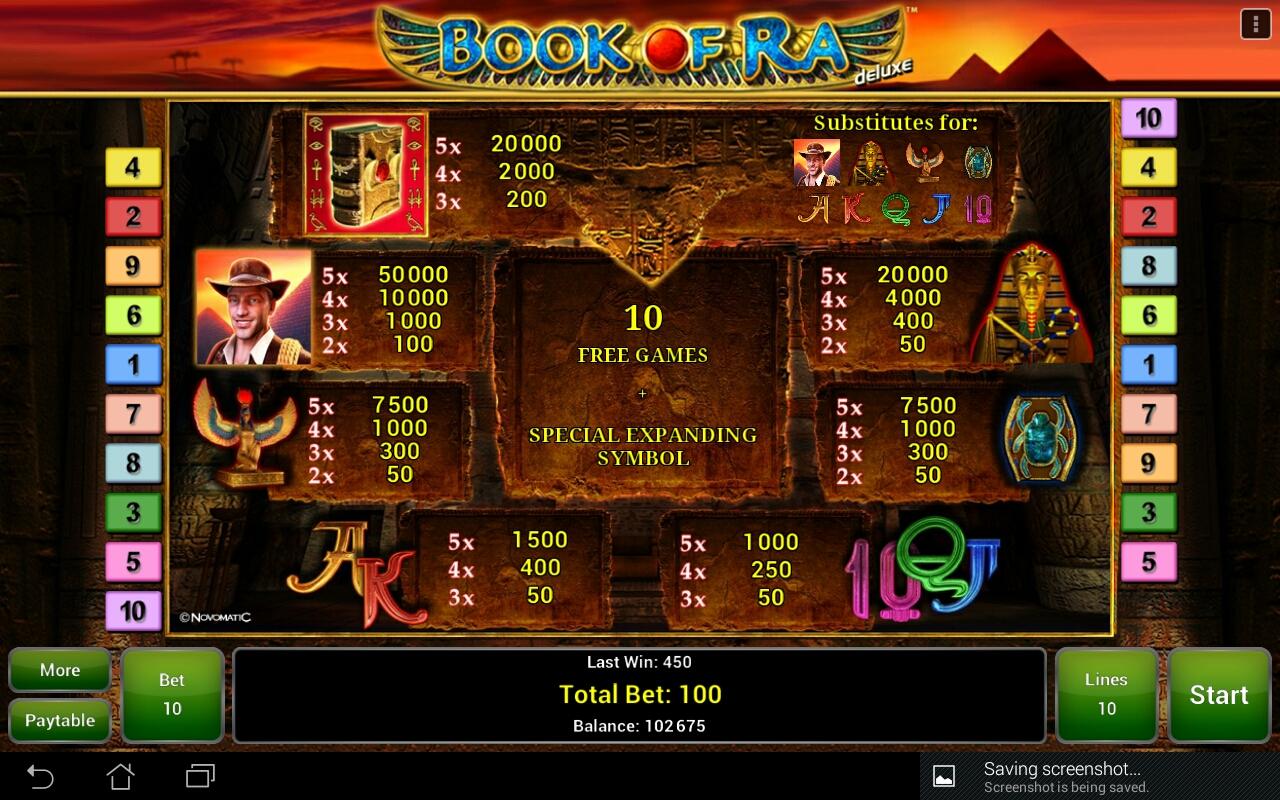
Task: Click the More button
Action: point(60,670)
